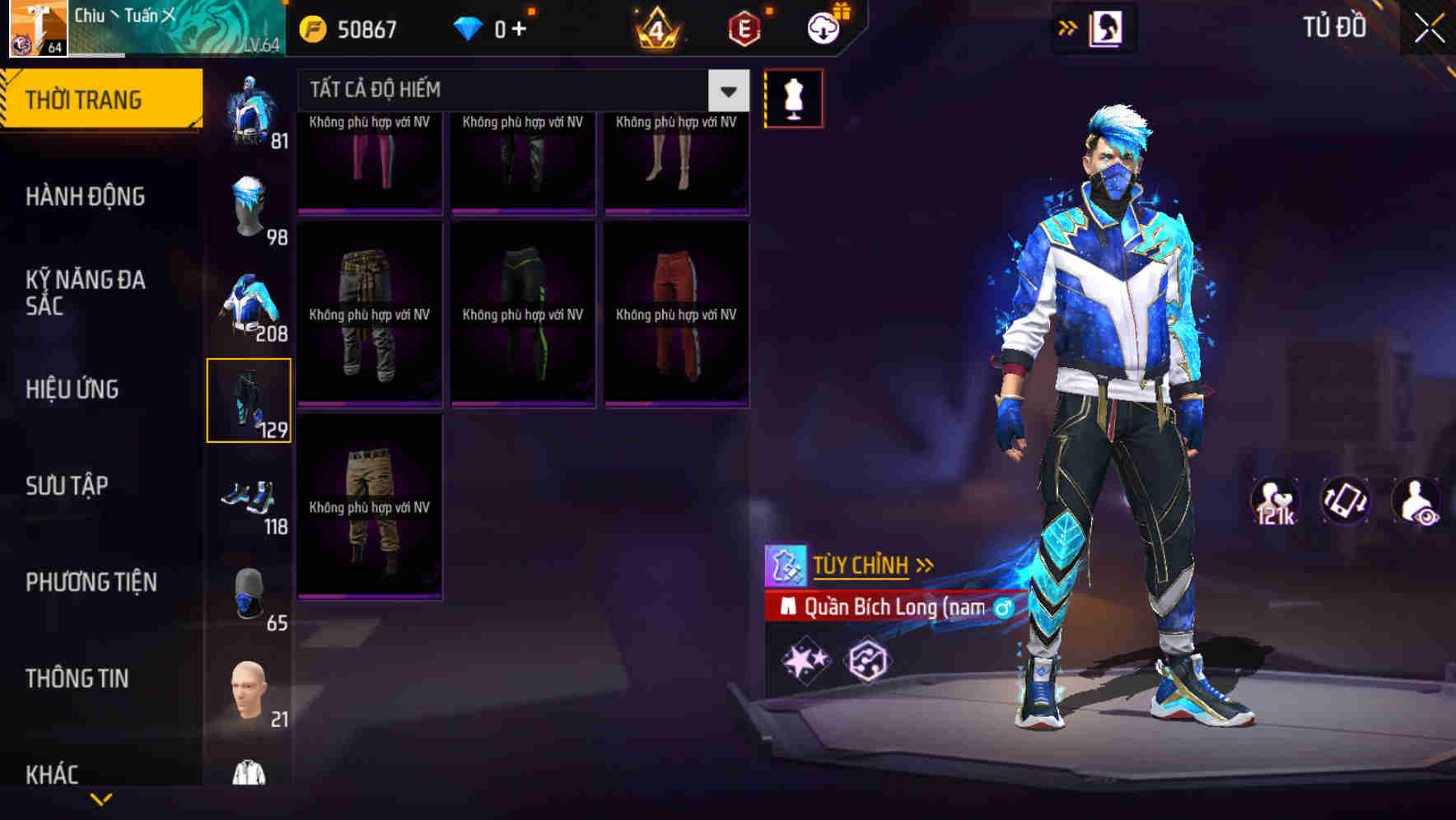Click the character card icon in the top bar
The width and height of the screenshot is (1456, 820).
(x=1108, y=27)
